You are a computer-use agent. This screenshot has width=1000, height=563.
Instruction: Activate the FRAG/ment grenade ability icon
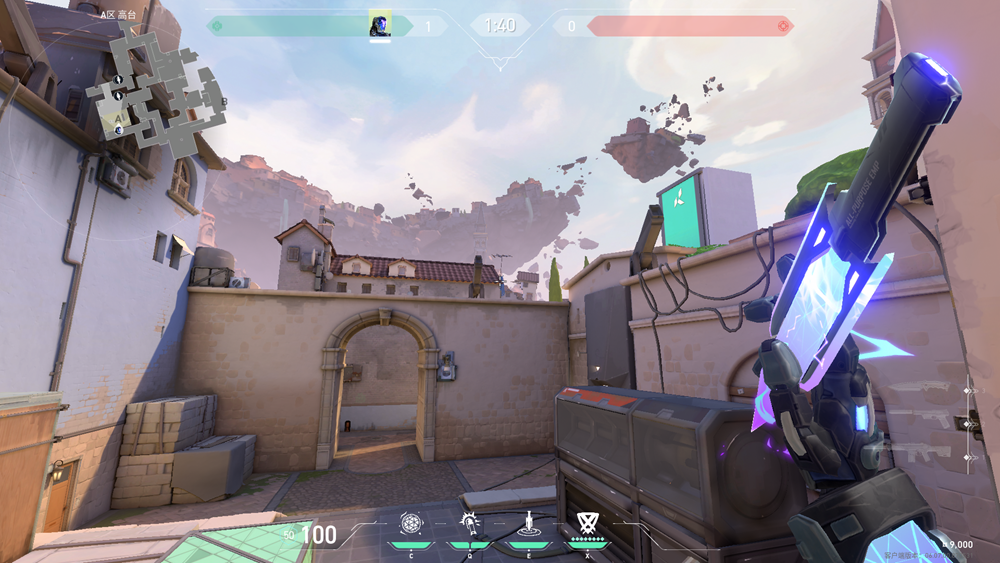tap(411, 523)
